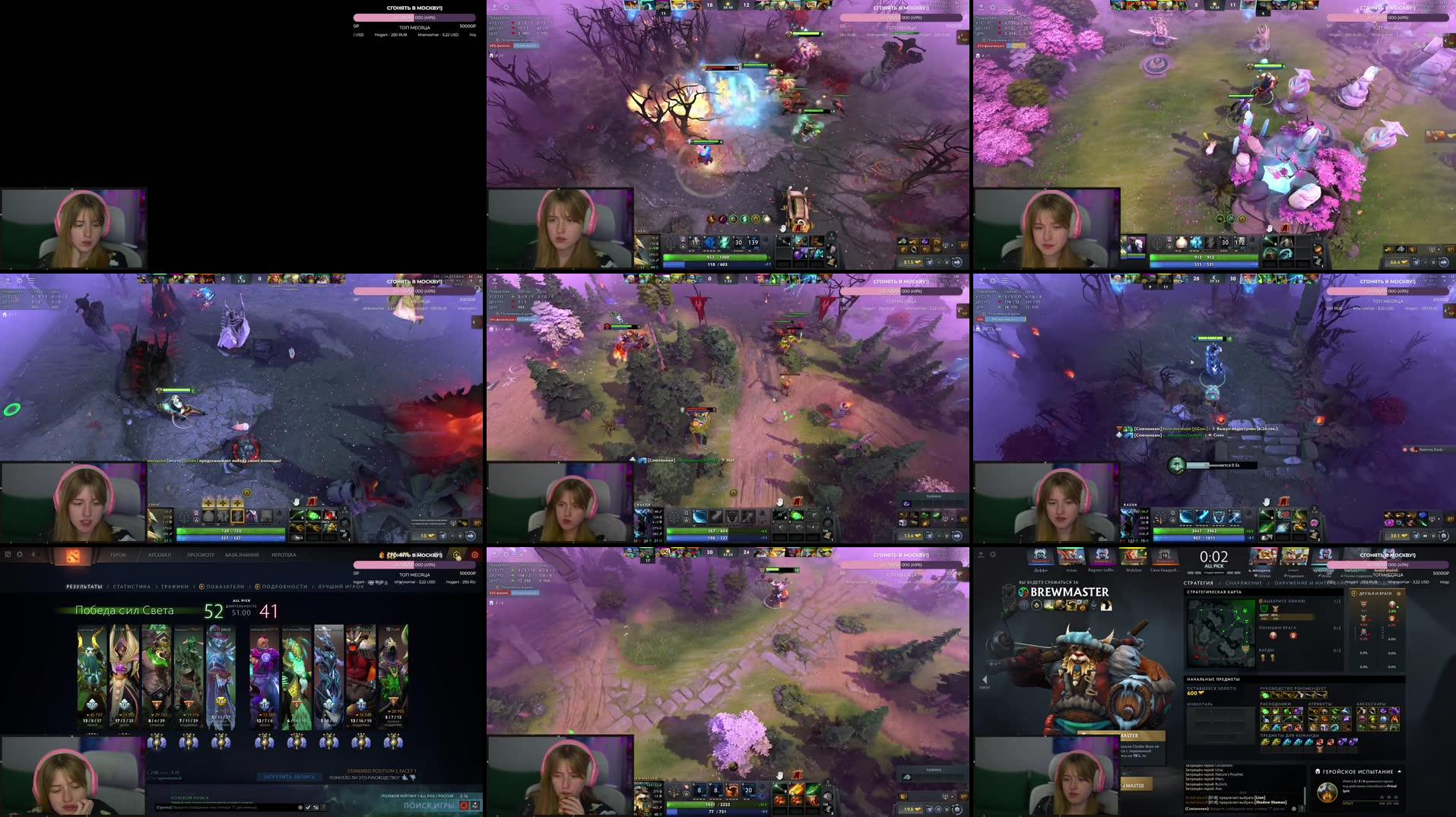Viewport: 1456px width, 817px height.
Task: Open the settings gear icon on the post-game screen
Action: pyautogui.click(x=19, y=554)
